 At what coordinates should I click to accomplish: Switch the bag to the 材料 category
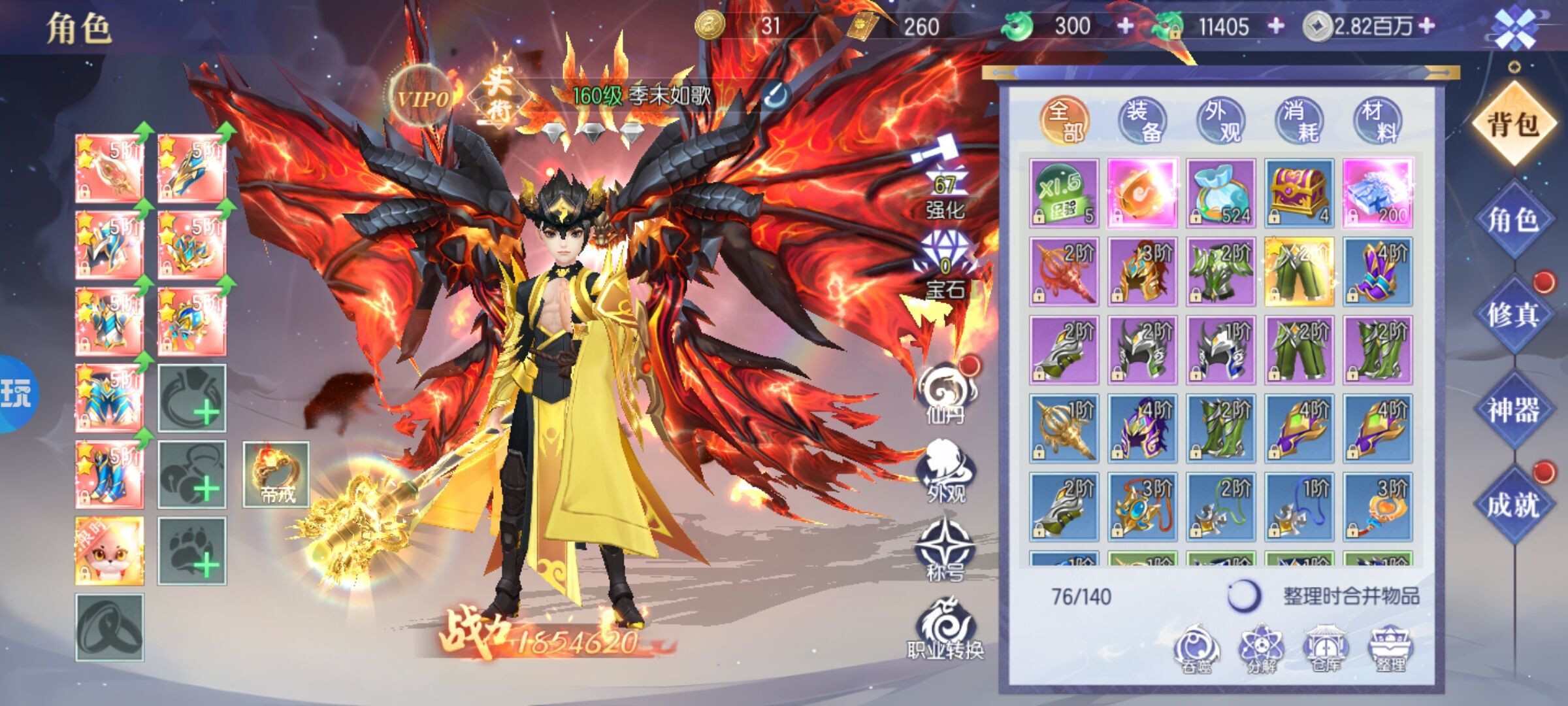[1378, 121]
